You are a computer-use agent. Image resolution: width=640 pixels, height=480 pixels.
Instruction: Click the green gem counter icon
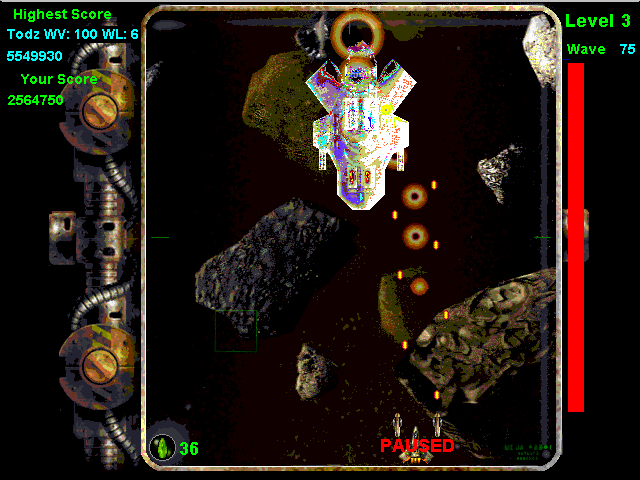tap(162, 447)
